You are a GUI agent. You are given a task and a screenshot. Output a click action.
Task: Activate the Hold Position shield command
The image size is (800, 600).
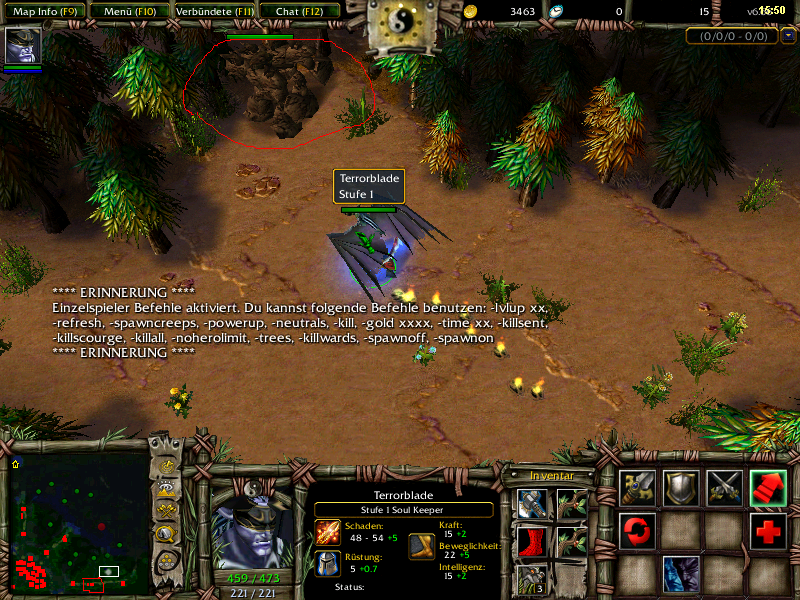pyautogui.click(x=681, y=488)
